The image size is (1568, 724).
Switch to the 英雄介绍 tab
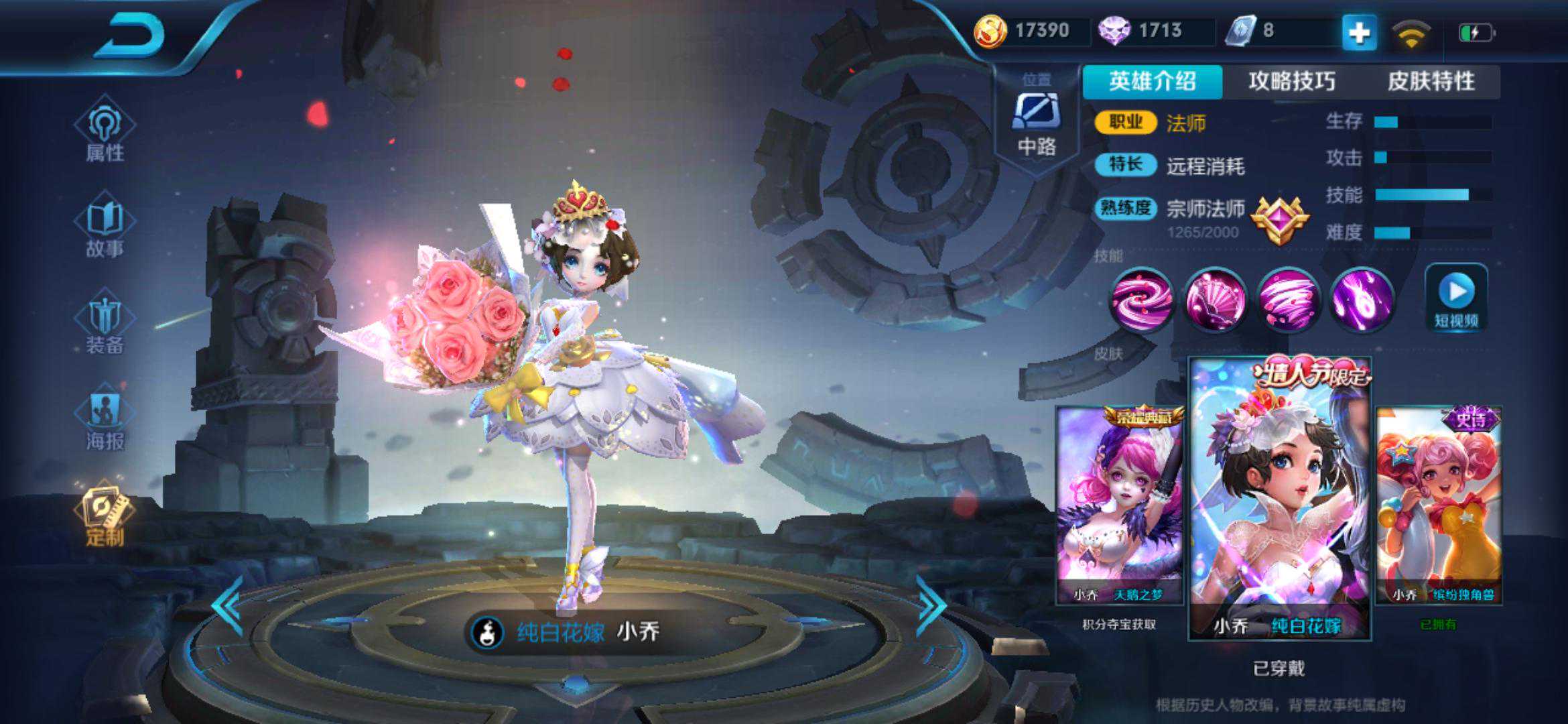click(x=1153, y=82)
